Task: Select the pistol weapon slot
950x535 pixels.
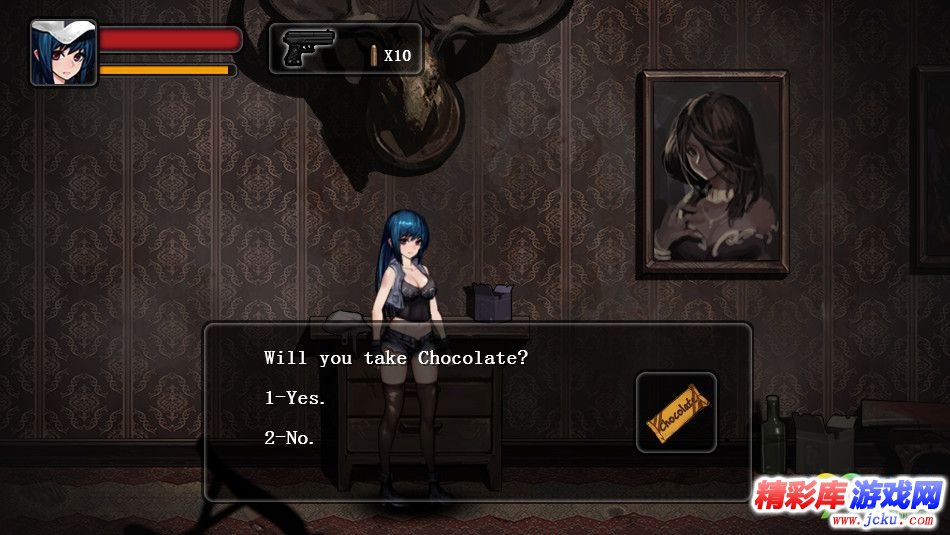Action: pyautogui.click(x=307, y=48)
